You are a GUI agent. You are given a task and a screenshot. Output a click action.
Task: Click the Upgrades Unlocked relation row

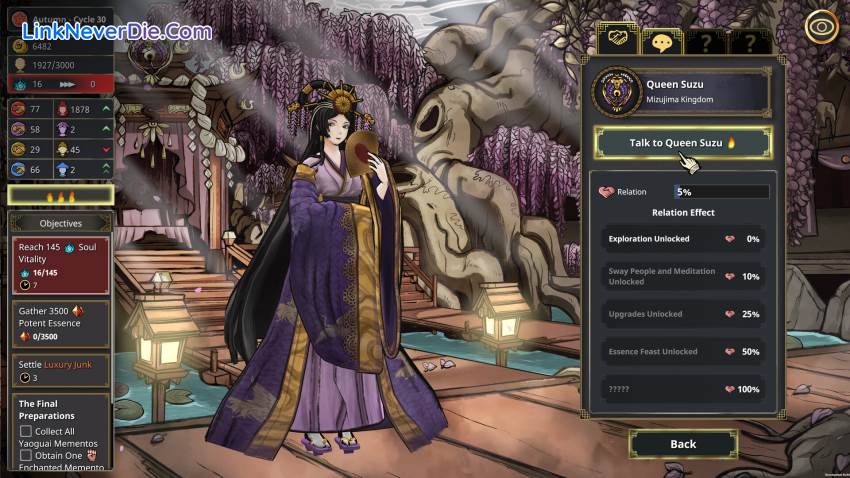point(683,314)
